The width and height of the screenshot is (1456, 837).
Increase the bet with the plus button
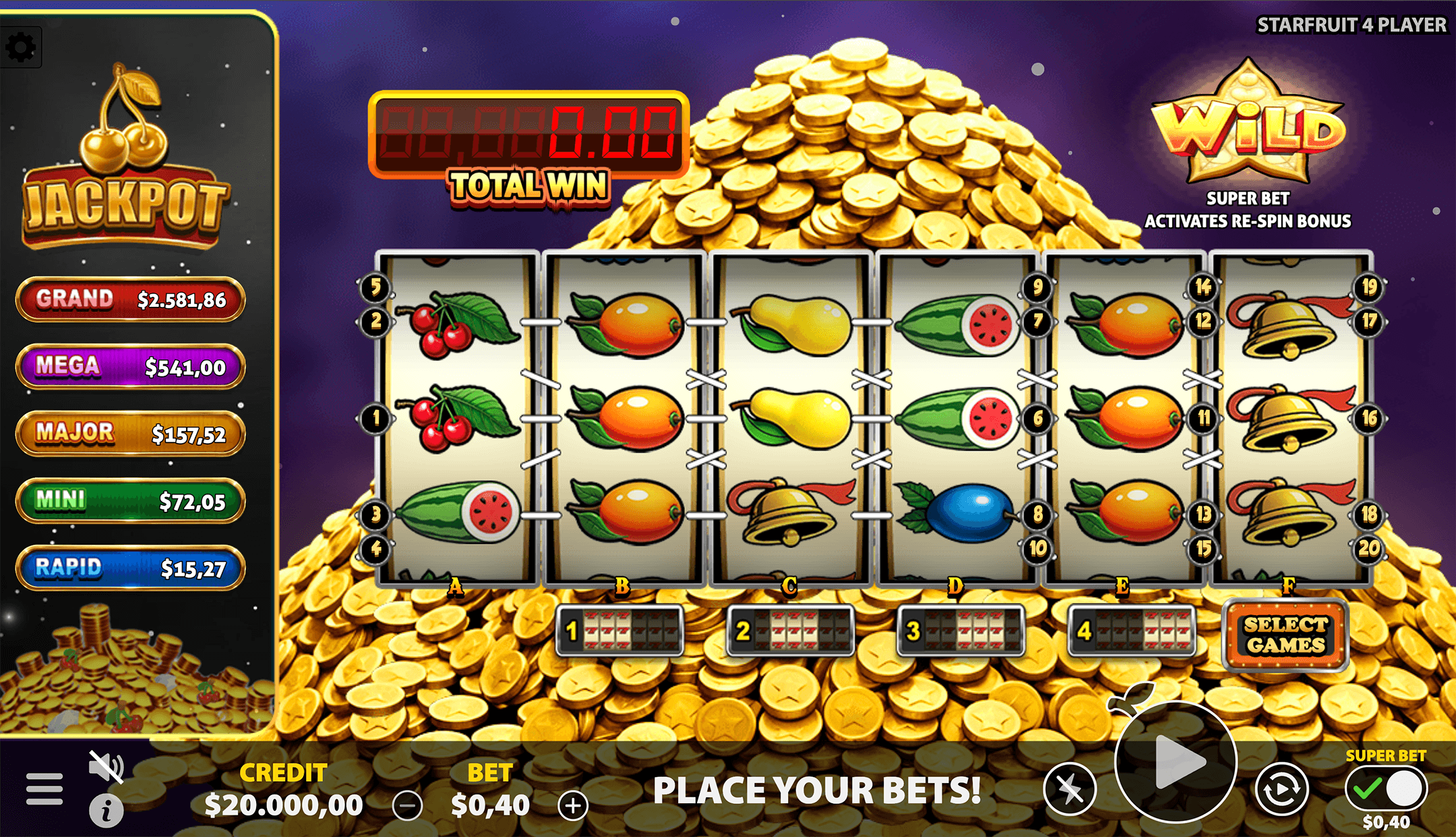coord(574,805)
